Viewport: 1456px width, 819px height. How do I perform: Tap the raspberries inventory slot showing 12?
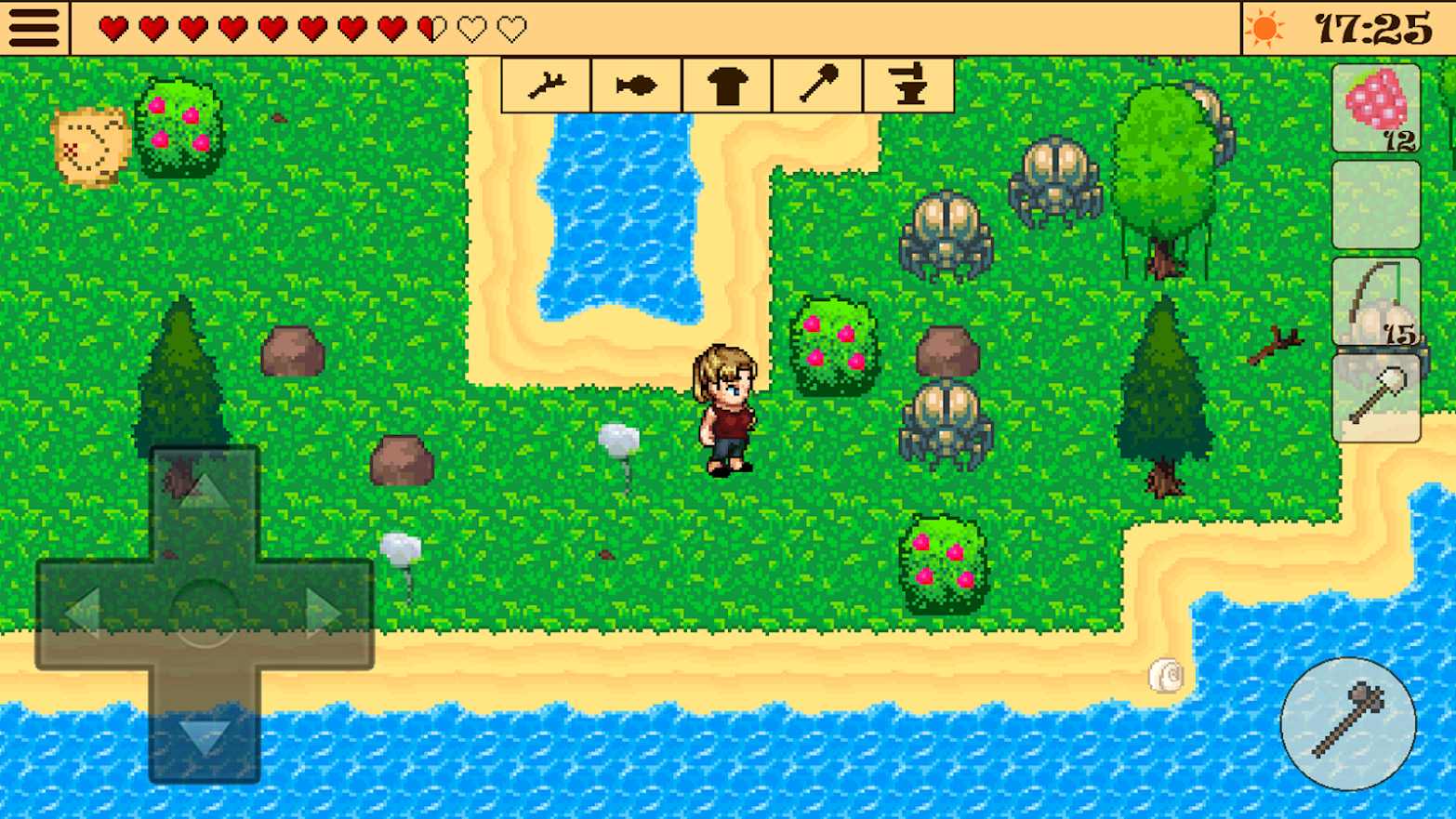(x=1375, y=110)
